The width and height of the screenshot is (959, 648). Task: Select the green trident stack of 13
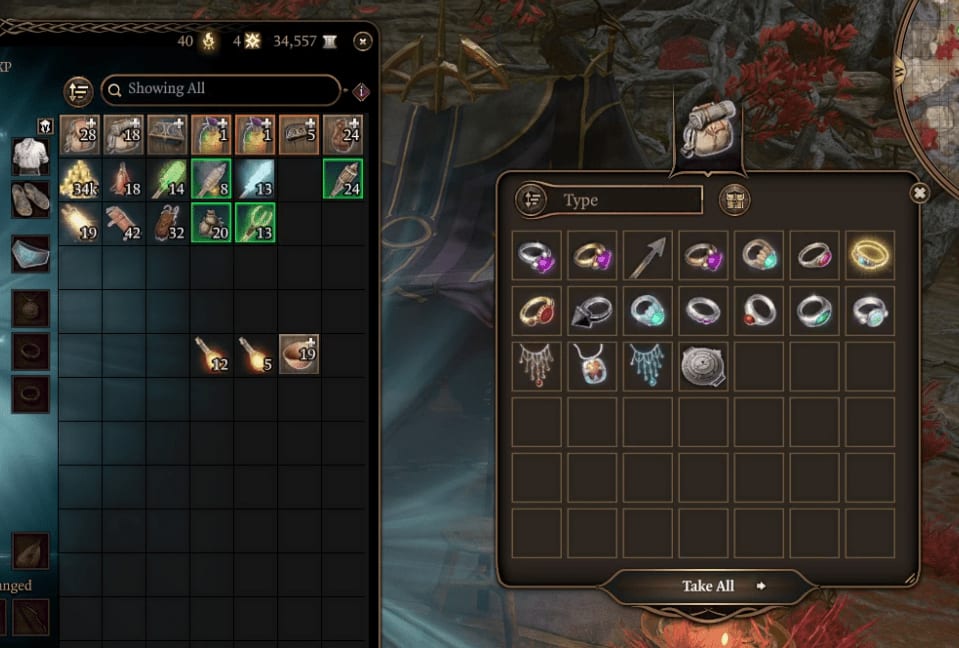[255, 222]
